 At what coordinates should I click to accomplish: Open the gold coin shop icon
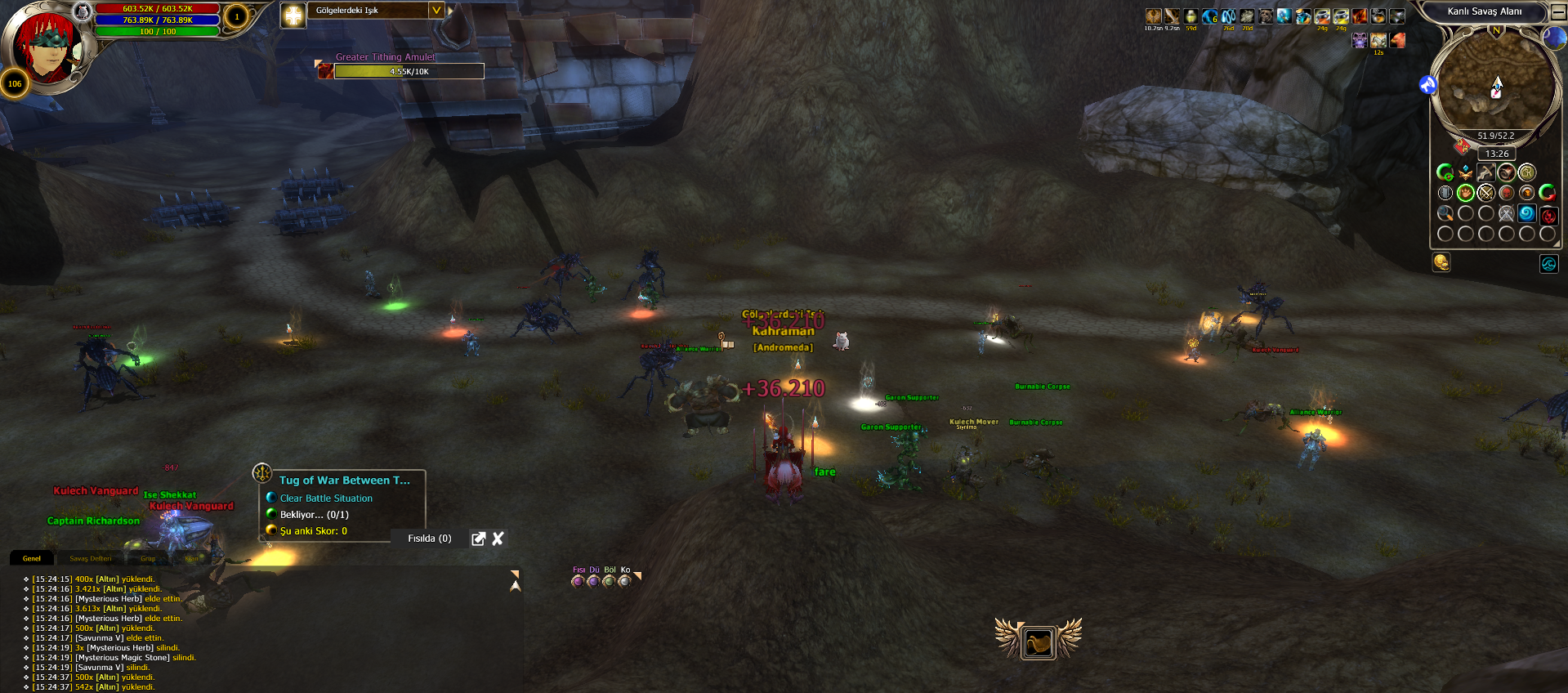pyautogui.click(x=1441, y=262)
